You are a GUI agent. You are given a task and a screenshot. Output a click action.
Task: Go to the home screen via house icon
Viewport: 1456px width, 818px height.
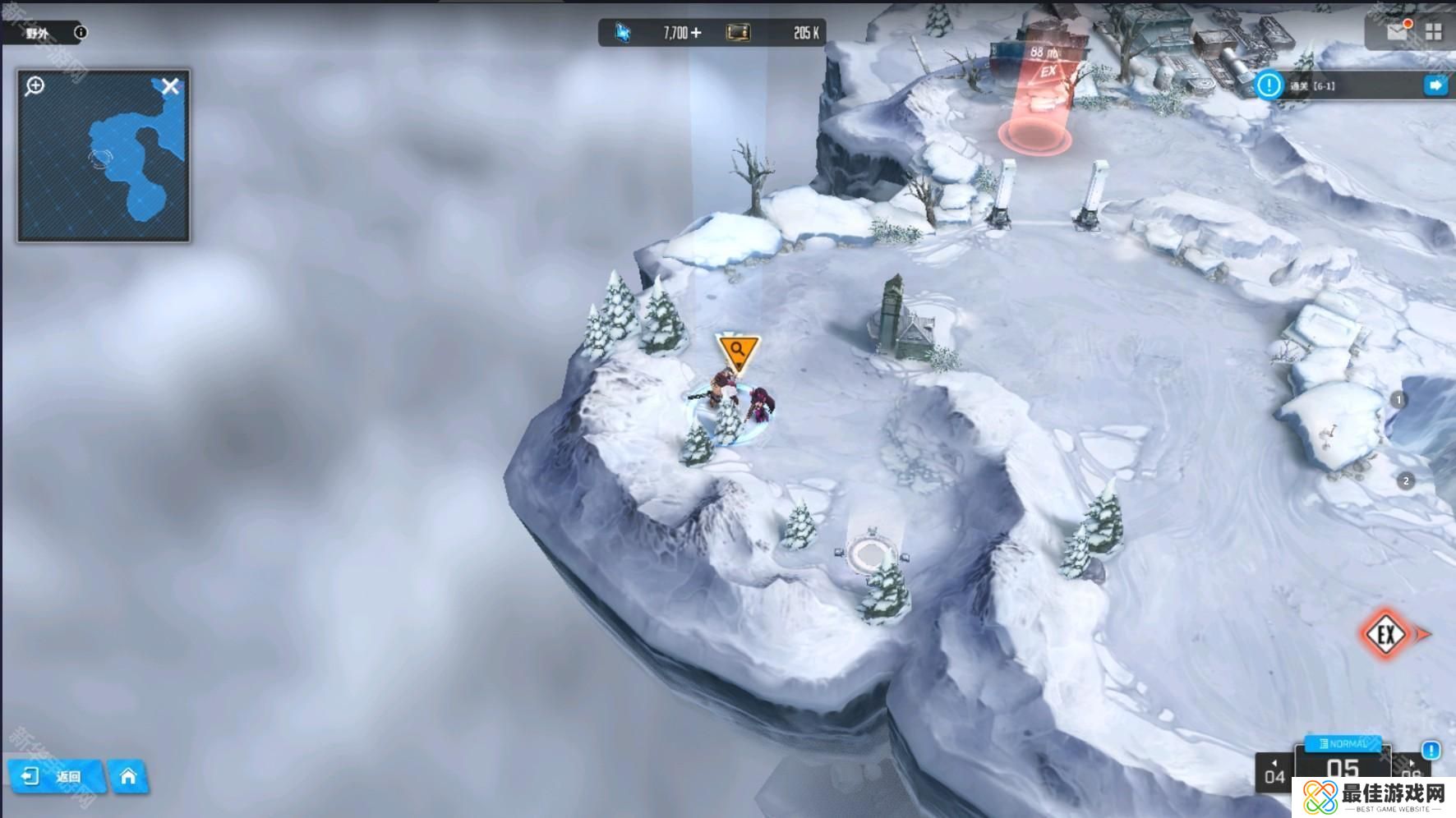pyautogui.click(x=128, y=776)
